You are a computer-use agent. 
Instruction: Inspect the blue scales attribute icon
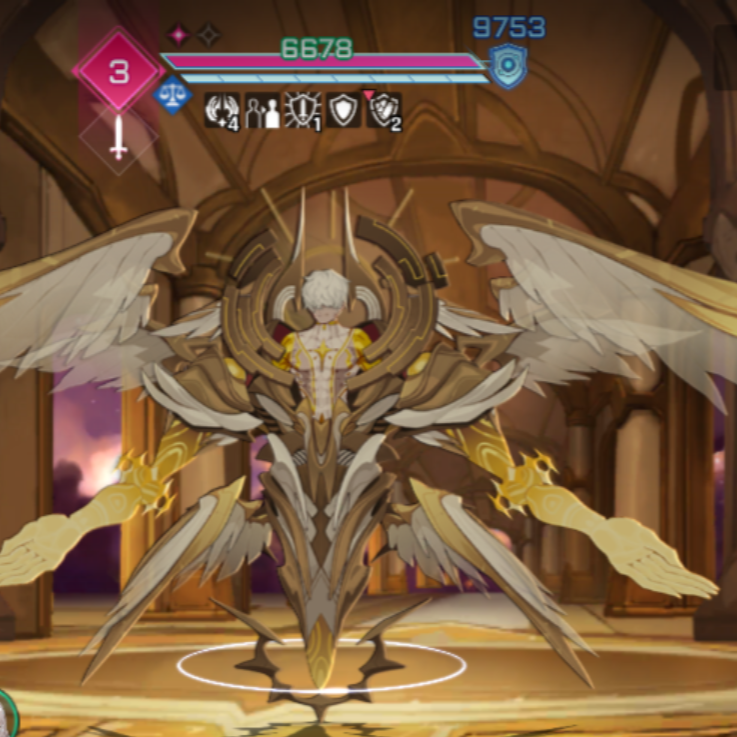(x=174, y=95)
